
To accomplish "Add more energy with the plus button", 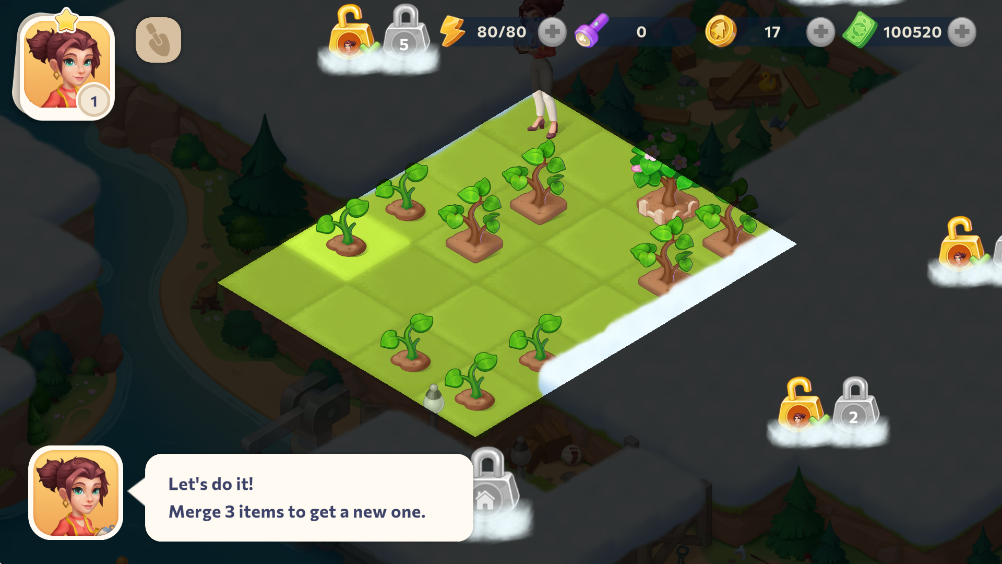I will pyautogui.click(x=552, y=32).
